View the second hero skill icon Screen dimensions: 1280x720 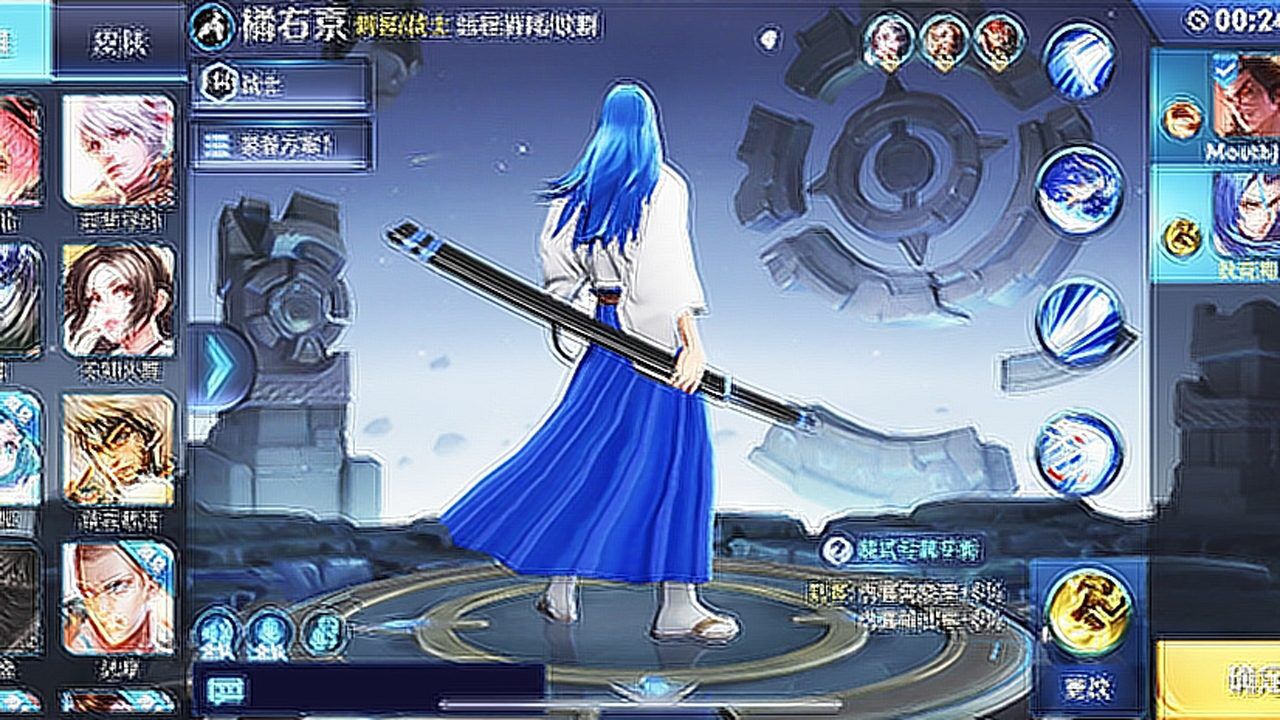(1079, 190)
